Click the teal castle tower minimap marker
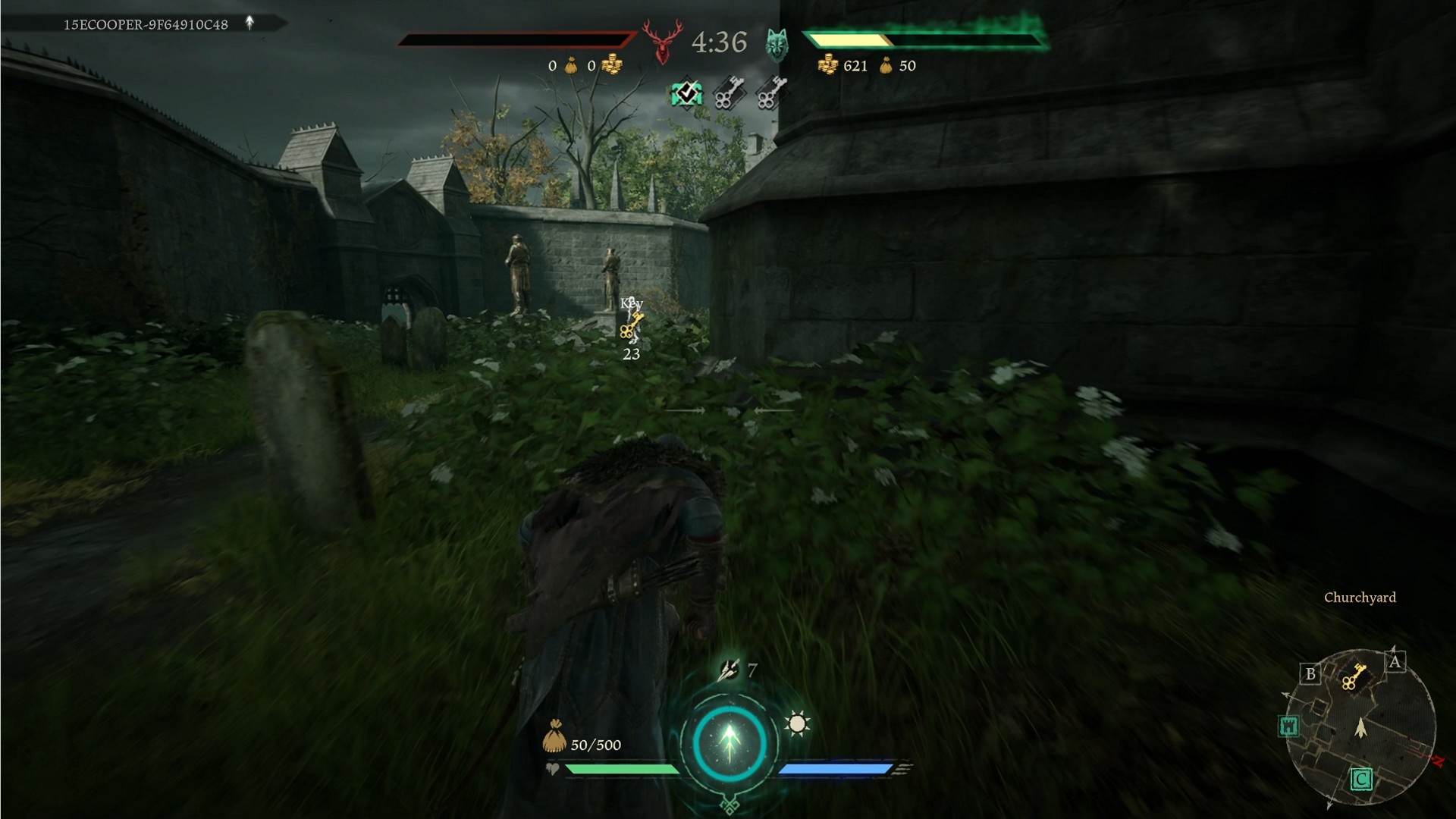 [1288, 726]
